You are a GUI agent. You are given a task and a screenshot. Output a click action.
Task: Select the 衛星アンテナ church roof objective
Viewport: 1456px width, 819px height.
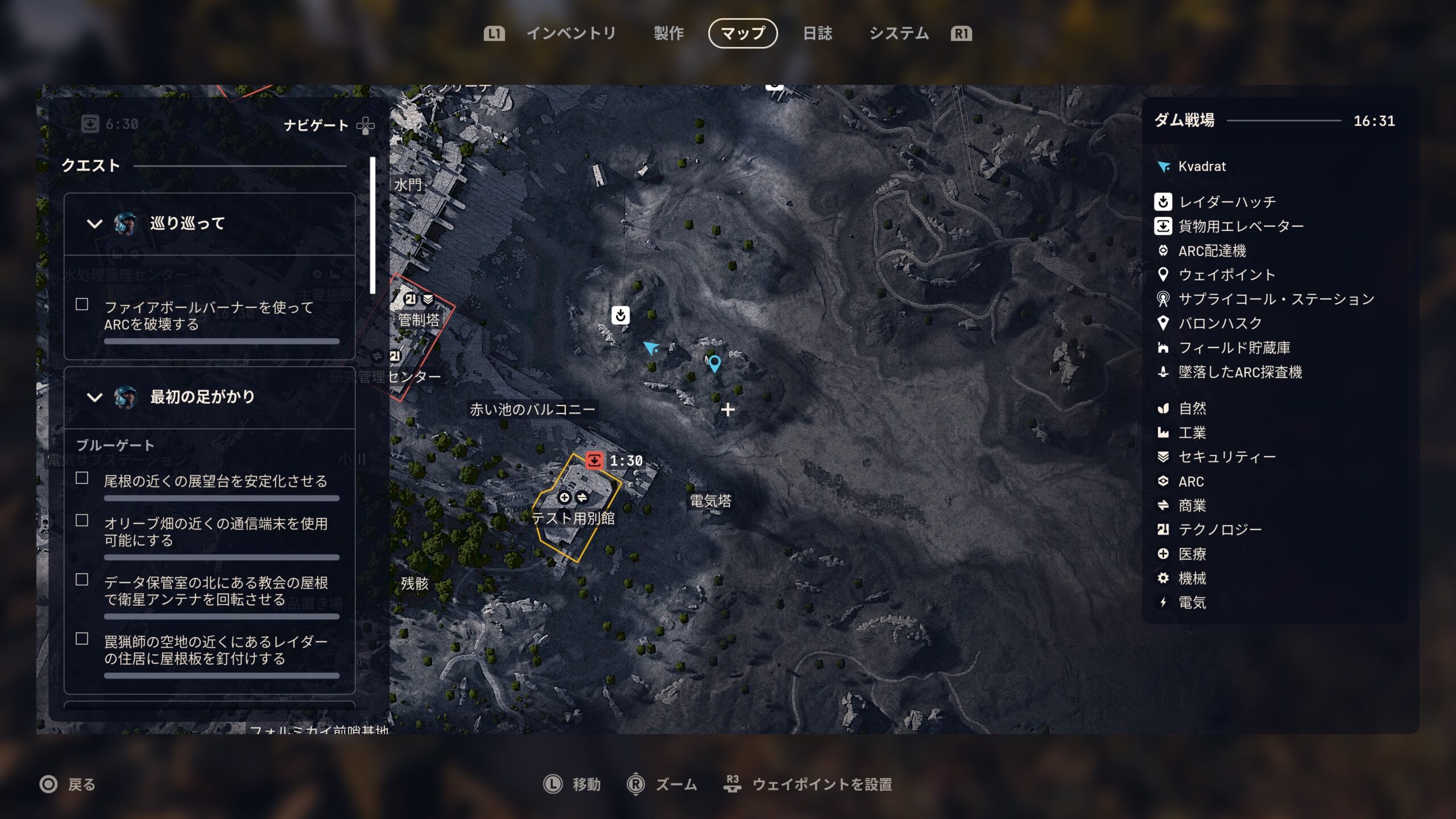coord(215,591)
